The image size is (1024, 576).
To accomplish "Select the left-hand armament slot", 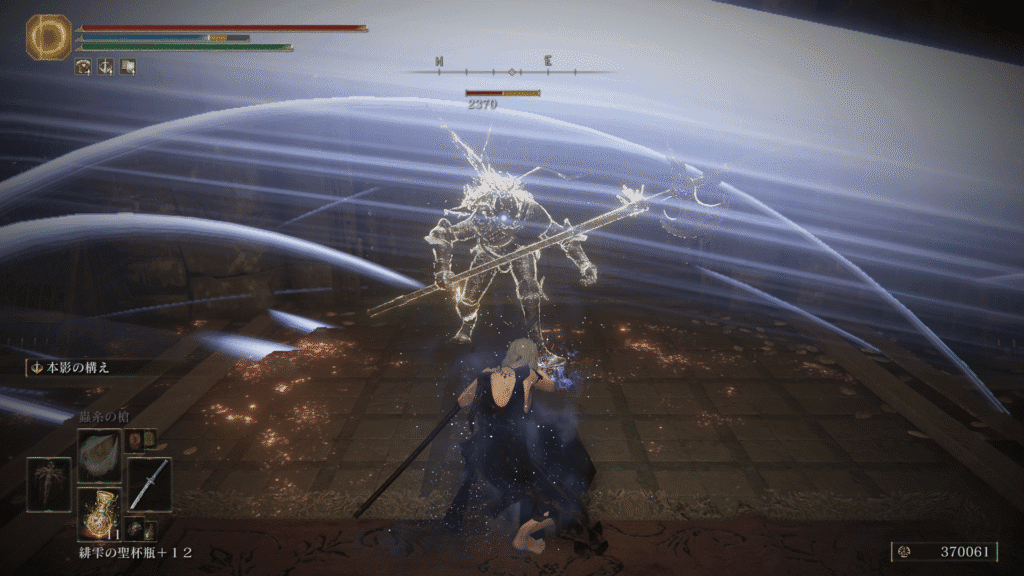I will 48,484.
